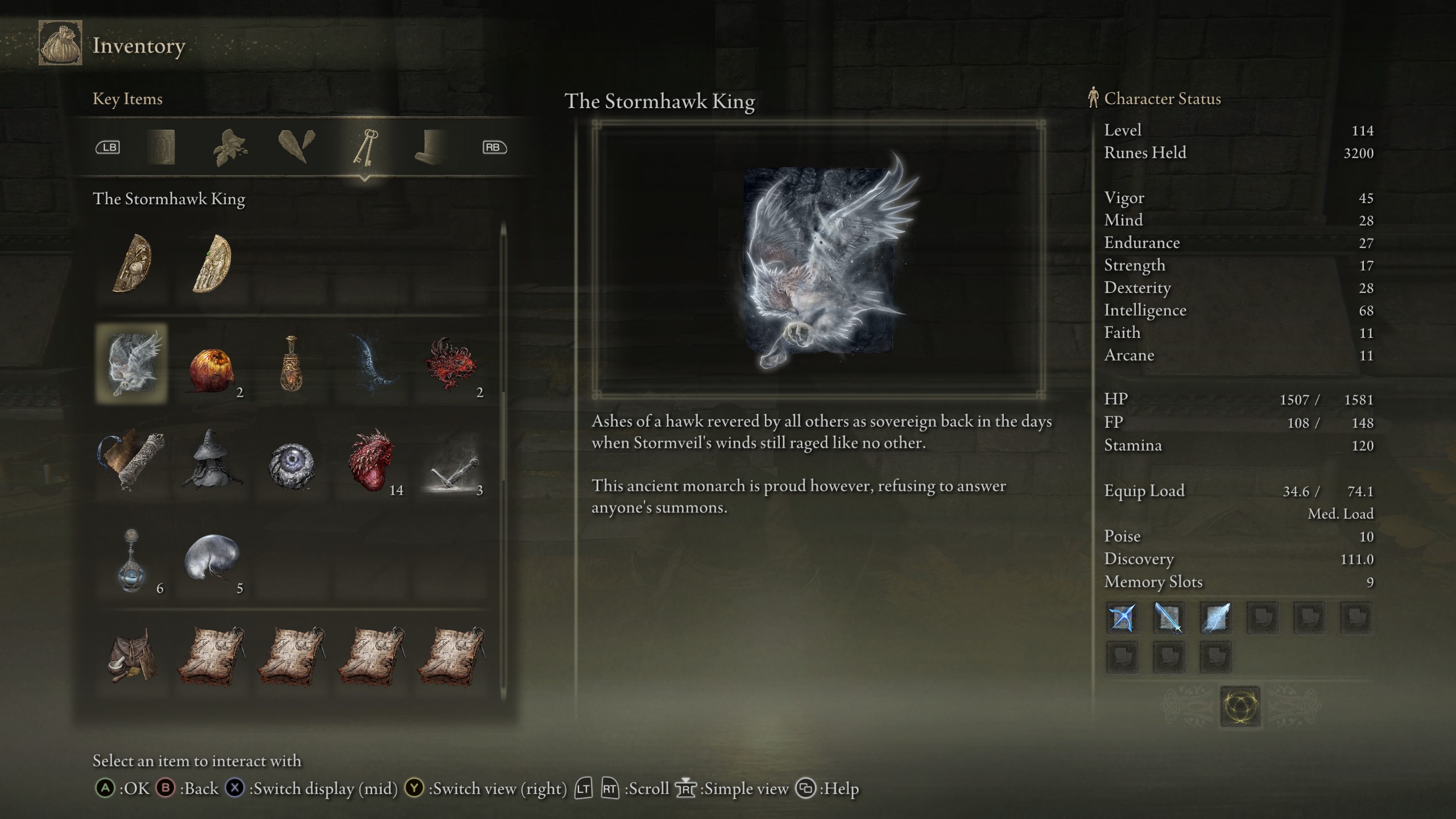Select the medallion half with green gem
The height and width of the screenshot is (819, 1456).
point(212,264)
